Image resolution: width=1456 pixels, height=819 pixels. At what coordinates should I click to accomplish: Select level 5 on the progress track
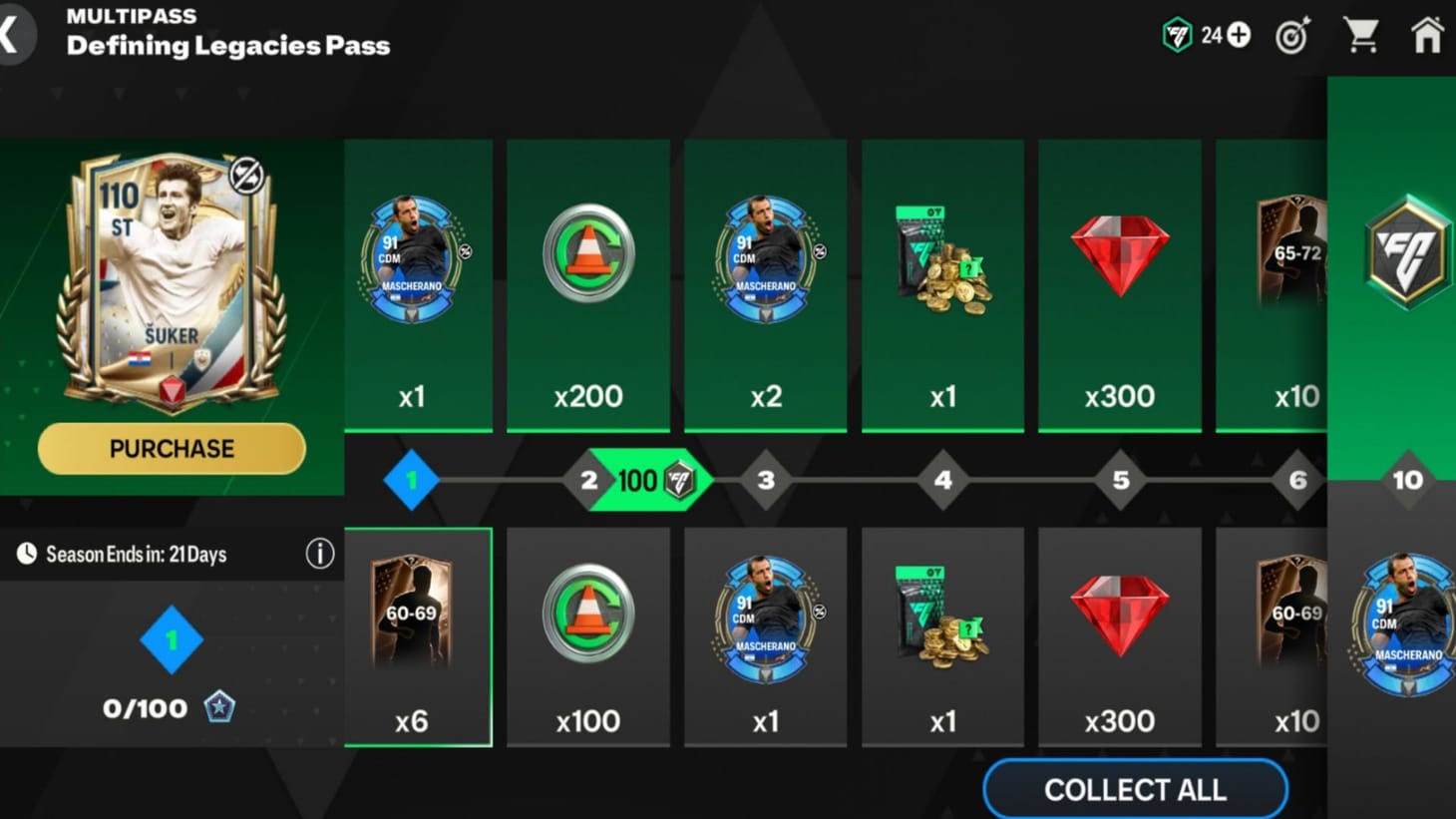[x=1119, y=480]
